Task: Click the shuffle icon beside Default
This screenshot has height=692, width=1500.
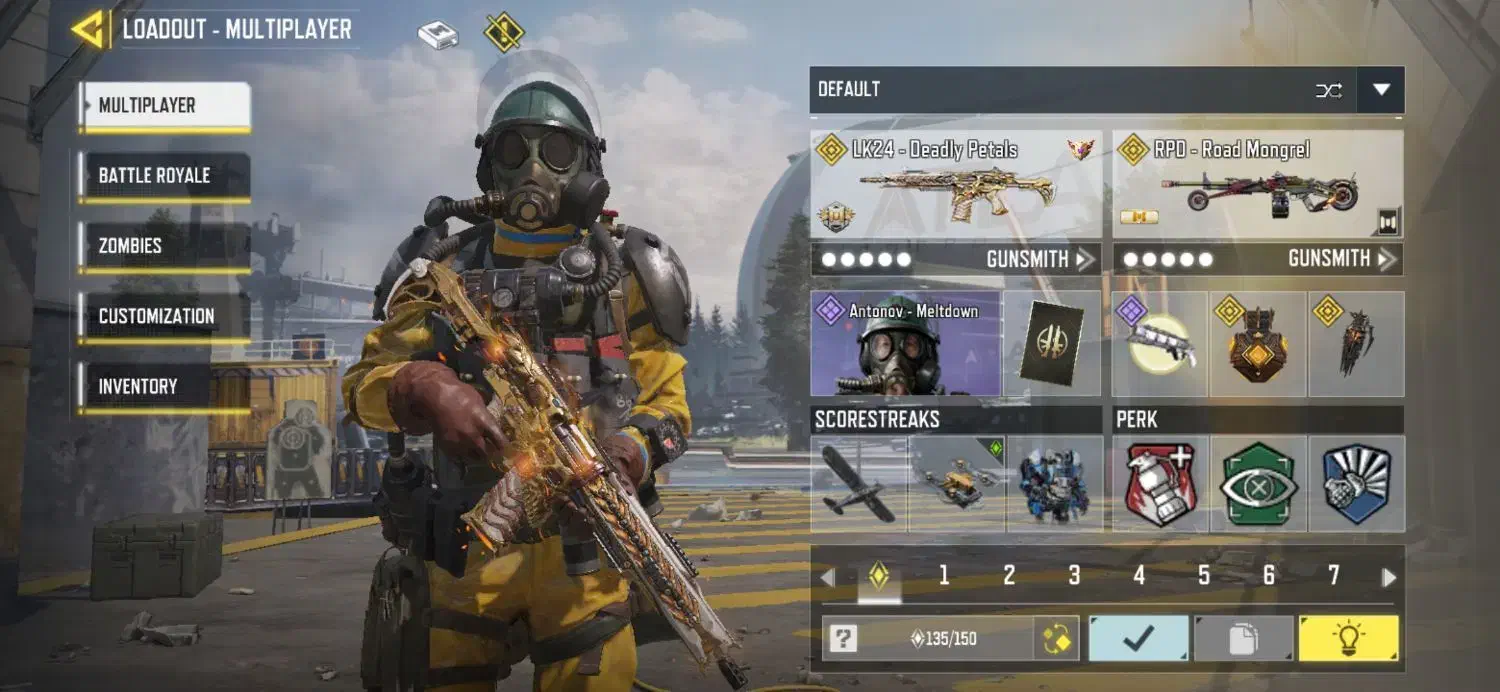Action: click(x=1329, y=90)
